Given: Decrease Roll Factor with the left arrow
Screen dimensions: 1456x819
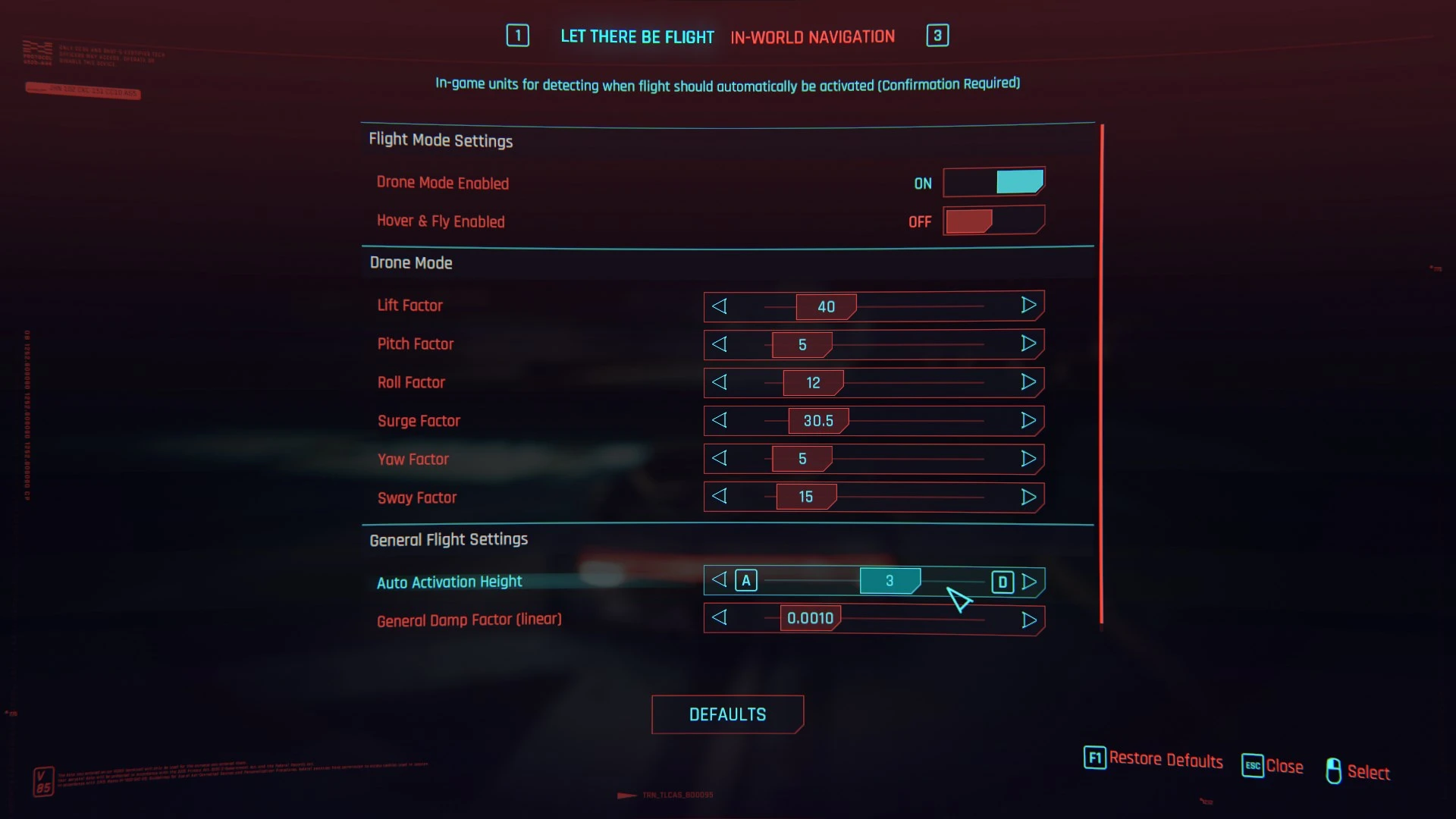Looking at the screenshot, I should pyautogui.click(x=720, y=382).
